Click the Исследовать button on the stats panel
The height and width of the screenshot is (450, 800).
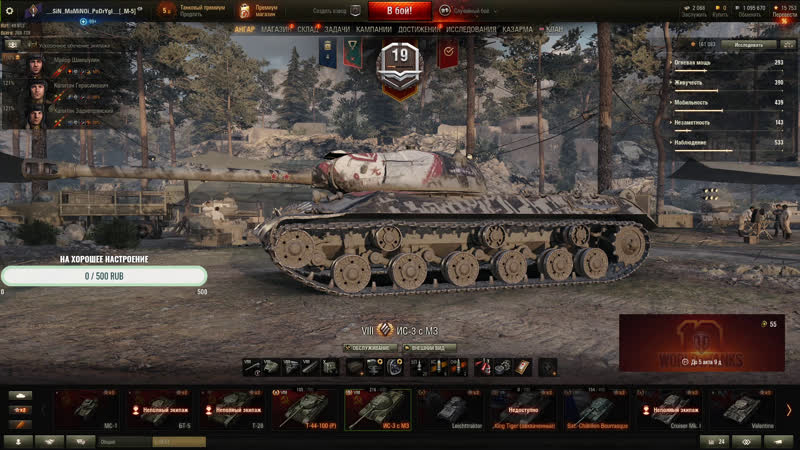747,45
